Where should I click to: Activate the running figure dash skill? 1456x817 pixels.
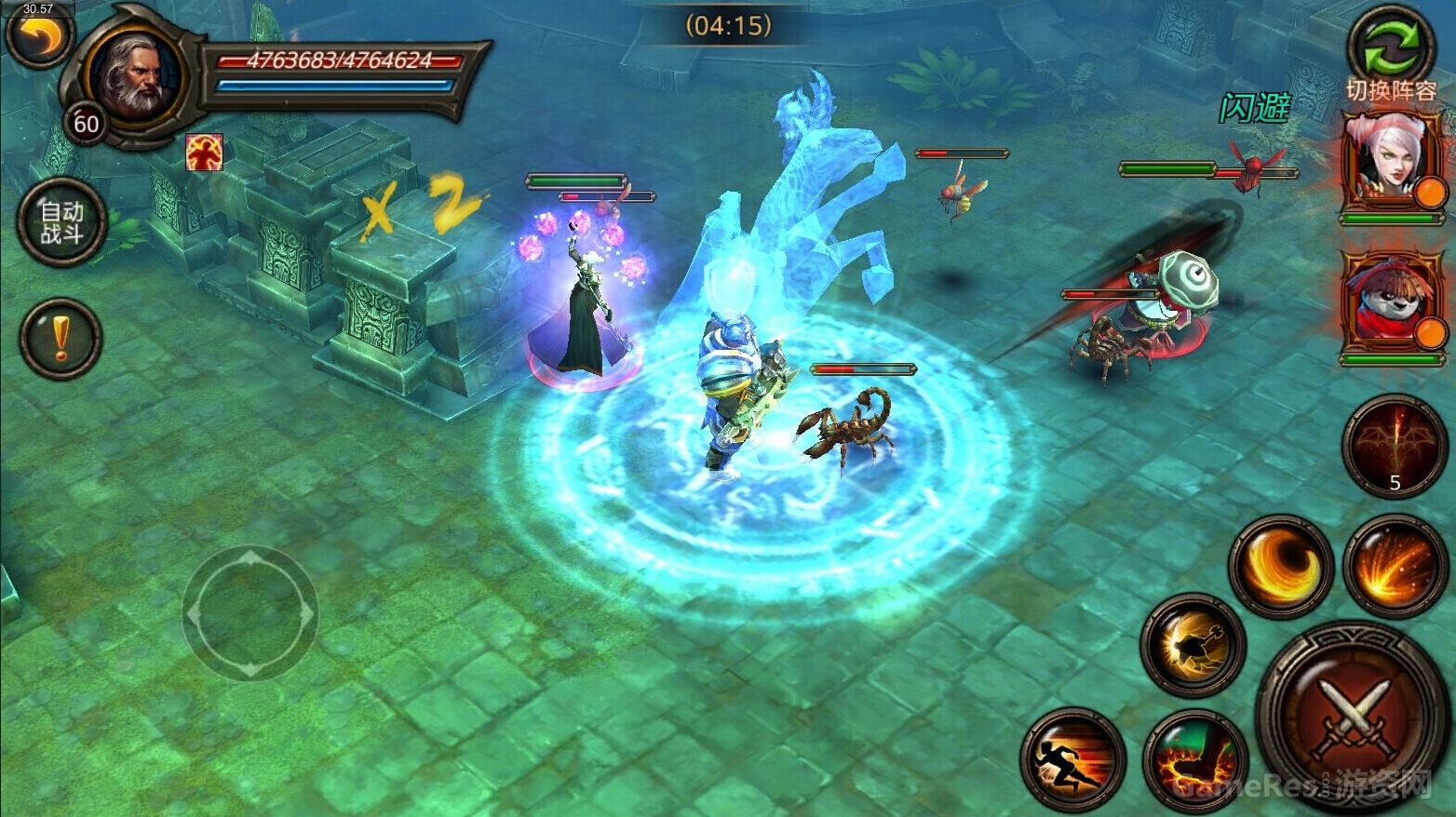pyautogui.click(x=1073, y=758)
